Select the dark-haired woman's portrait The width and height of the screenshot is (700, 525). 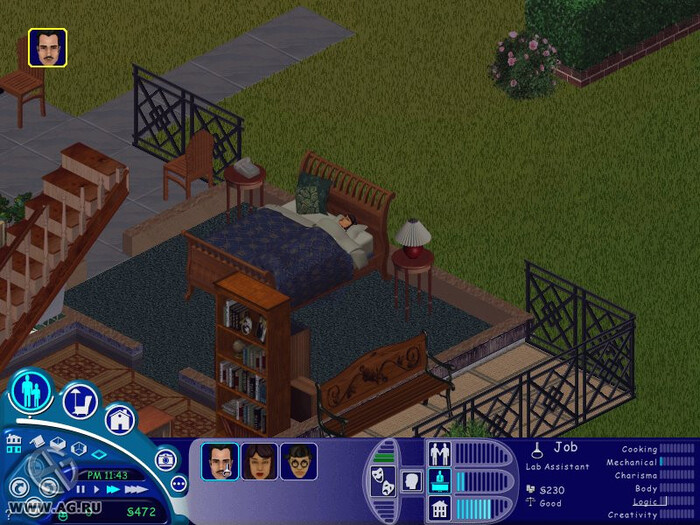click(x=259, y=462)
